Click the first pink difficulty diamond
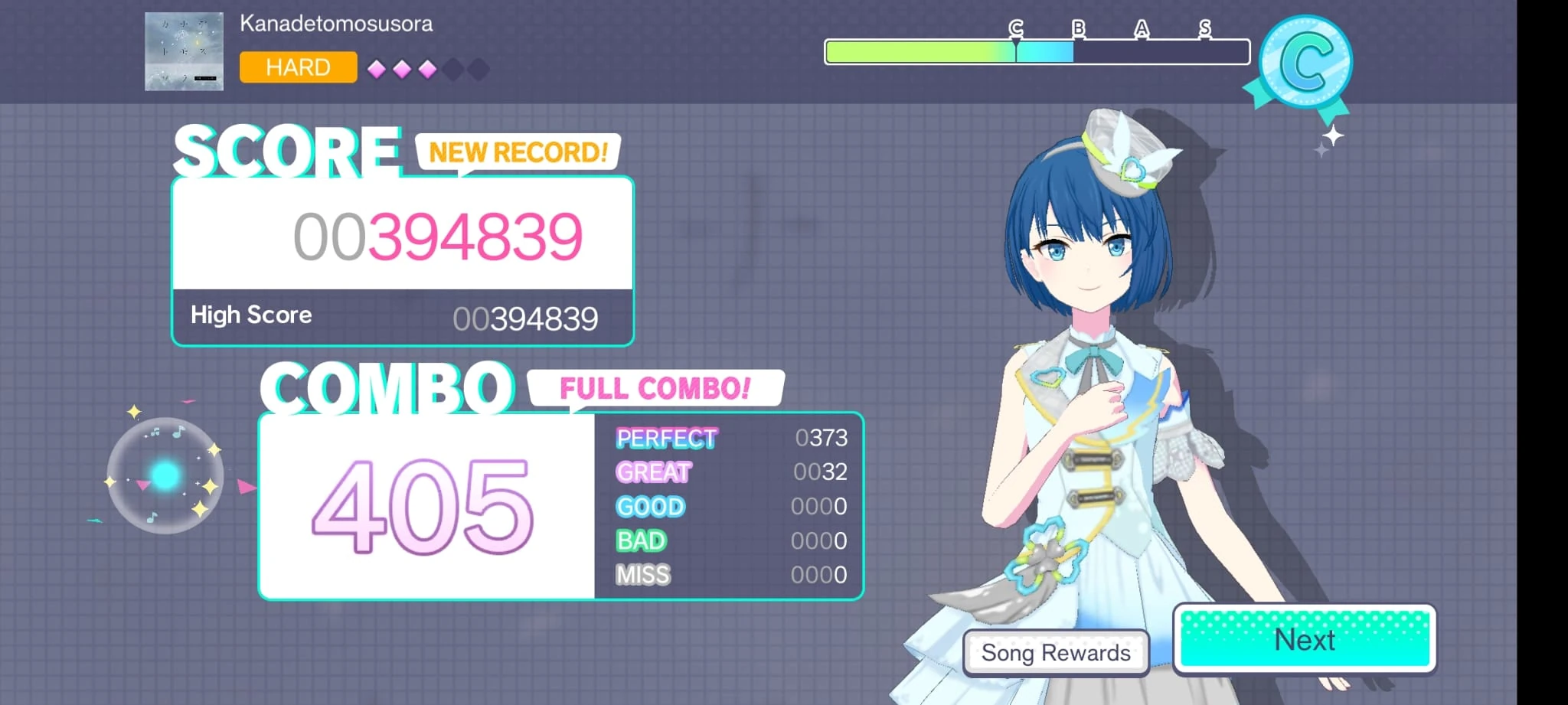This screenshot has width=1568, height=705. tap(377, 69)
